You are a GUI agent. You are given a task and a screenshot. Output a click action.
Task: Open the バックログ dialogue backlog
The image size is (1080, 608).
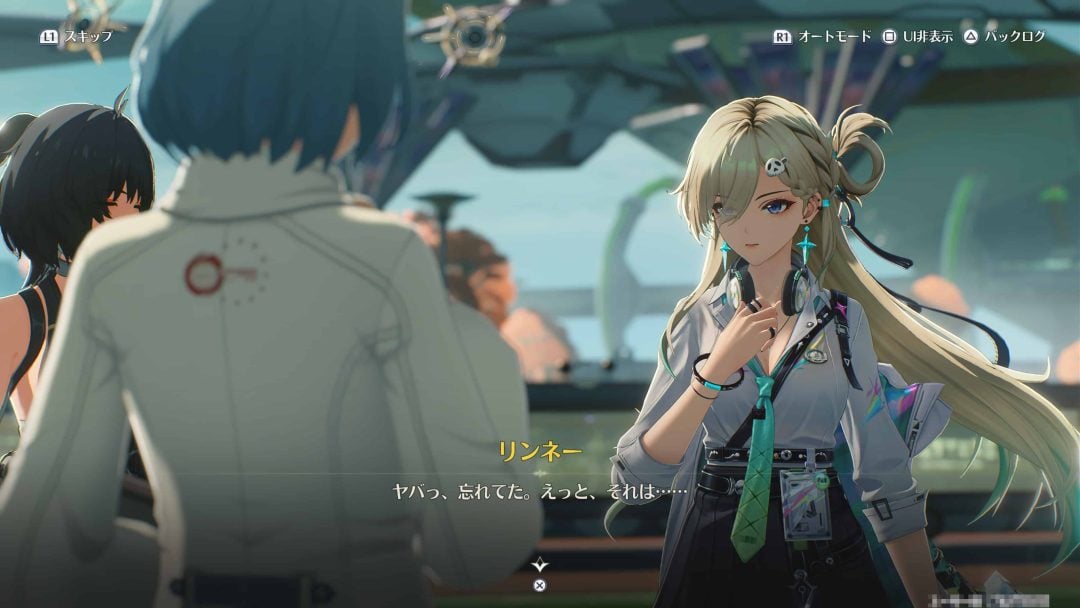(1004, 36)
